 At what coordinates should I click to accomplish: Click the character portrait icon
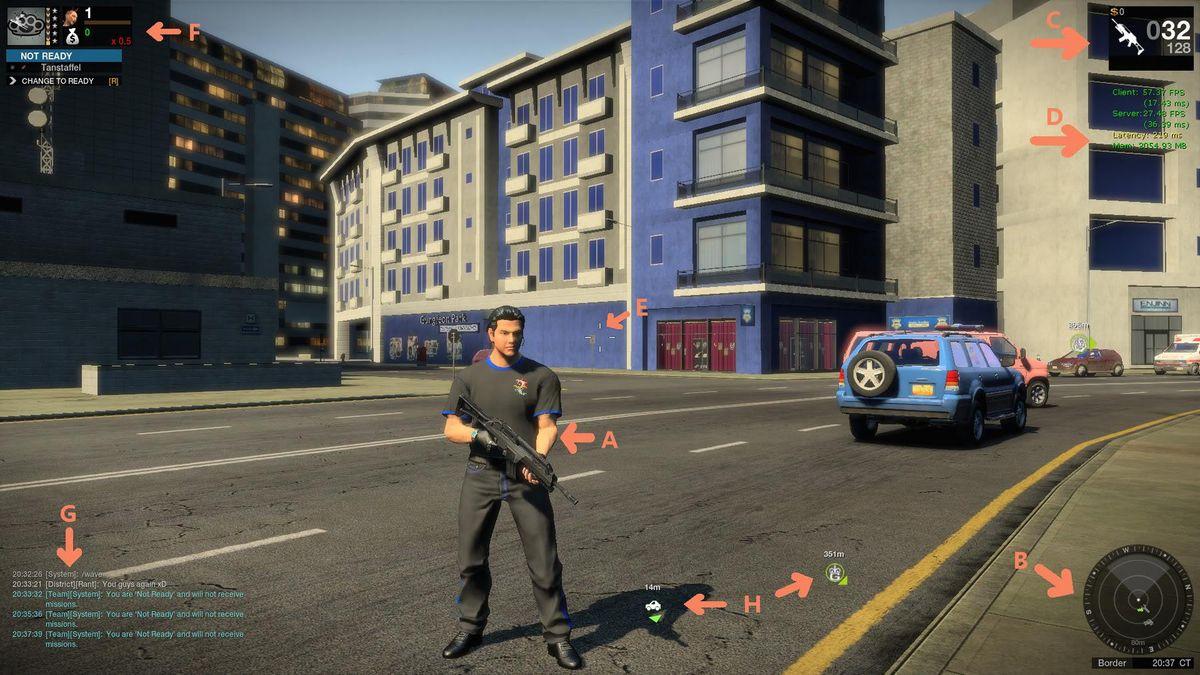tap(72, 17)
